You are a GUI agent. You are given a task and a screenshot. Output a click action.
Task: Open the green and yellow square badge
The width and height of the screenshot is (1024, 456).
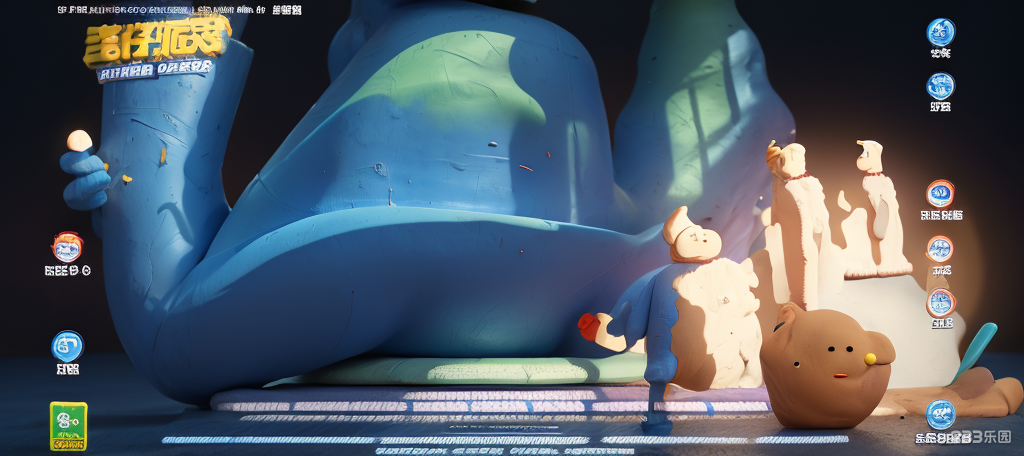pos(68,426)
